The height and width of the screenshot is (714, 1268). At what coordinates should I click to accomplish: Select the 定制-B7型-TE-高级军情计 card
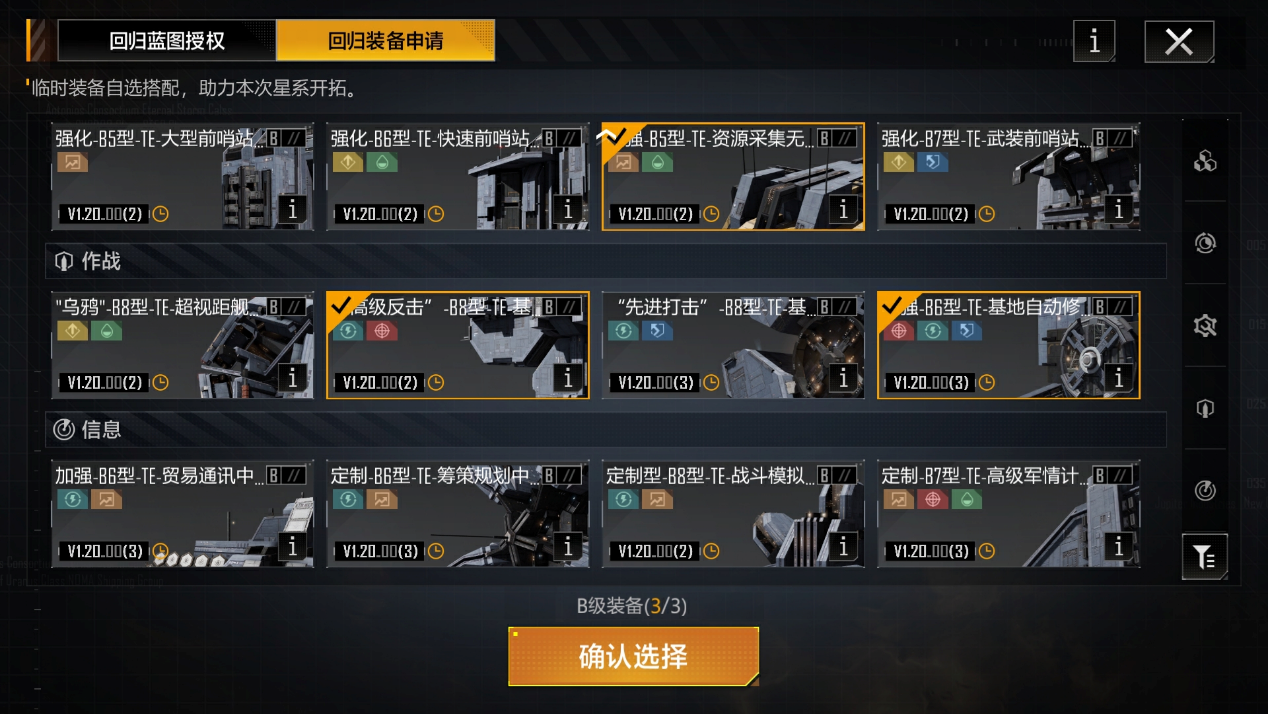point(985,513)
